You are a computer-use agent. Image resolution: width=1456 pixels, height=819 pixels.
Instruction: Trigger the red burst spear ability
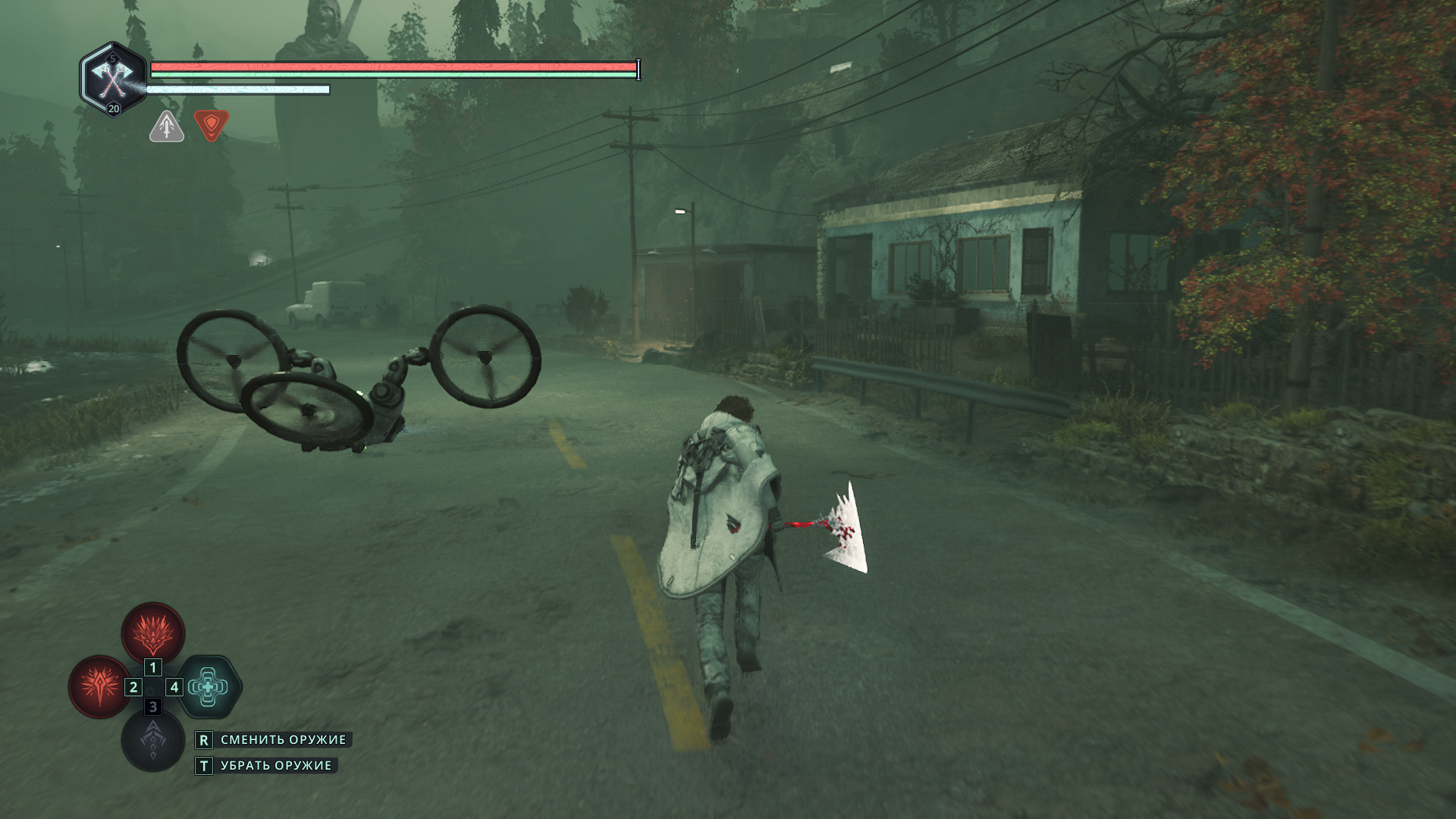(x=99, y=686)
